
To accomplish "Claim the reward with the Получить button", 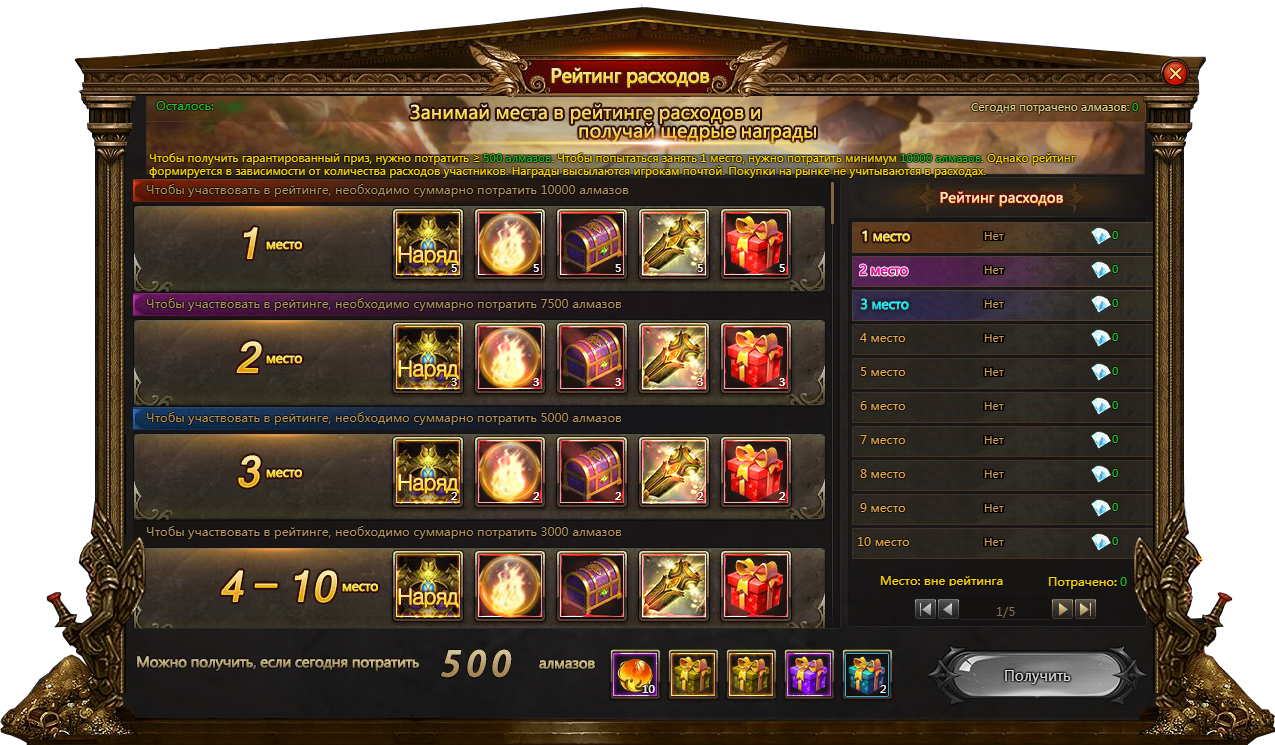I will pyautogui.click(x=1036, y=676).
